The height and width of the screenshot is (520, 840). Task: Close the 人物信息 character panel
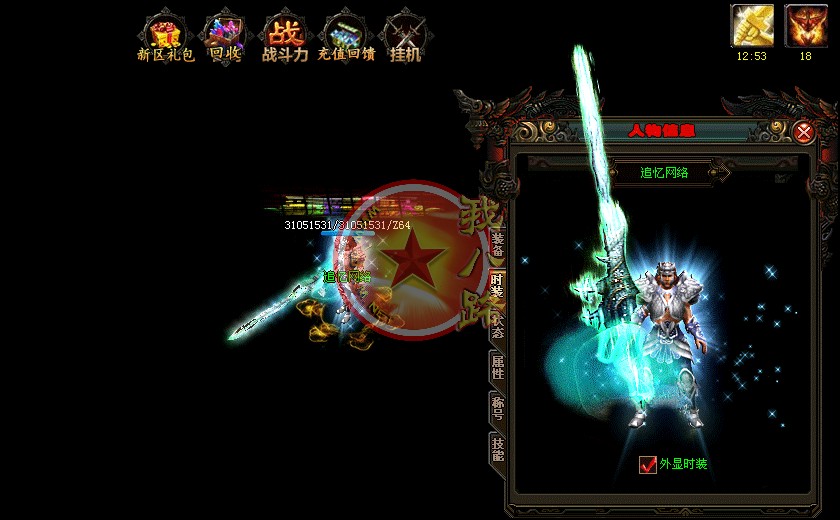click(804, 131)
